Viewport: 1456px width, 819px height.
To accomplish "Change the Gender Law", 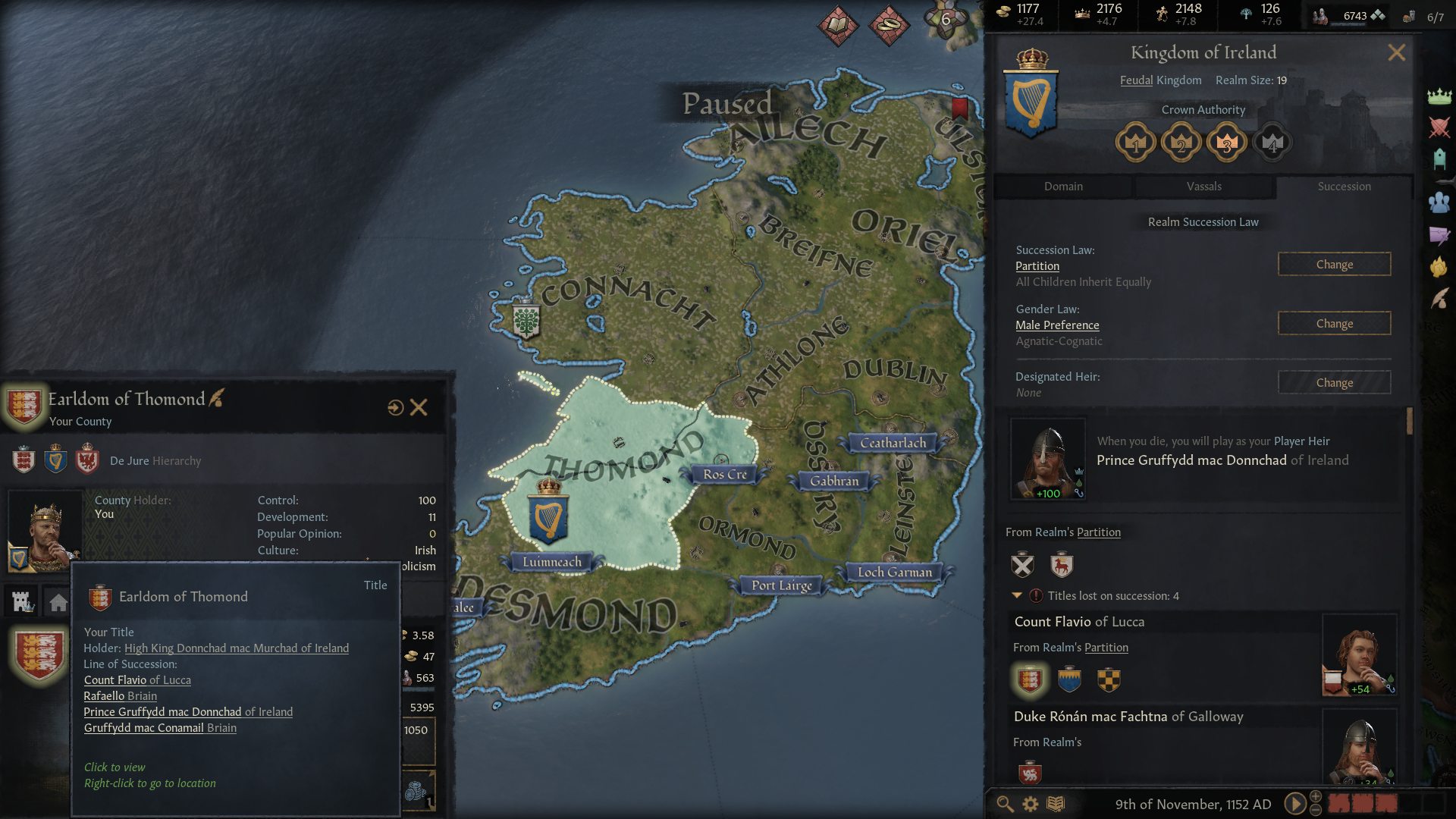I will [x=1334, y=324].
